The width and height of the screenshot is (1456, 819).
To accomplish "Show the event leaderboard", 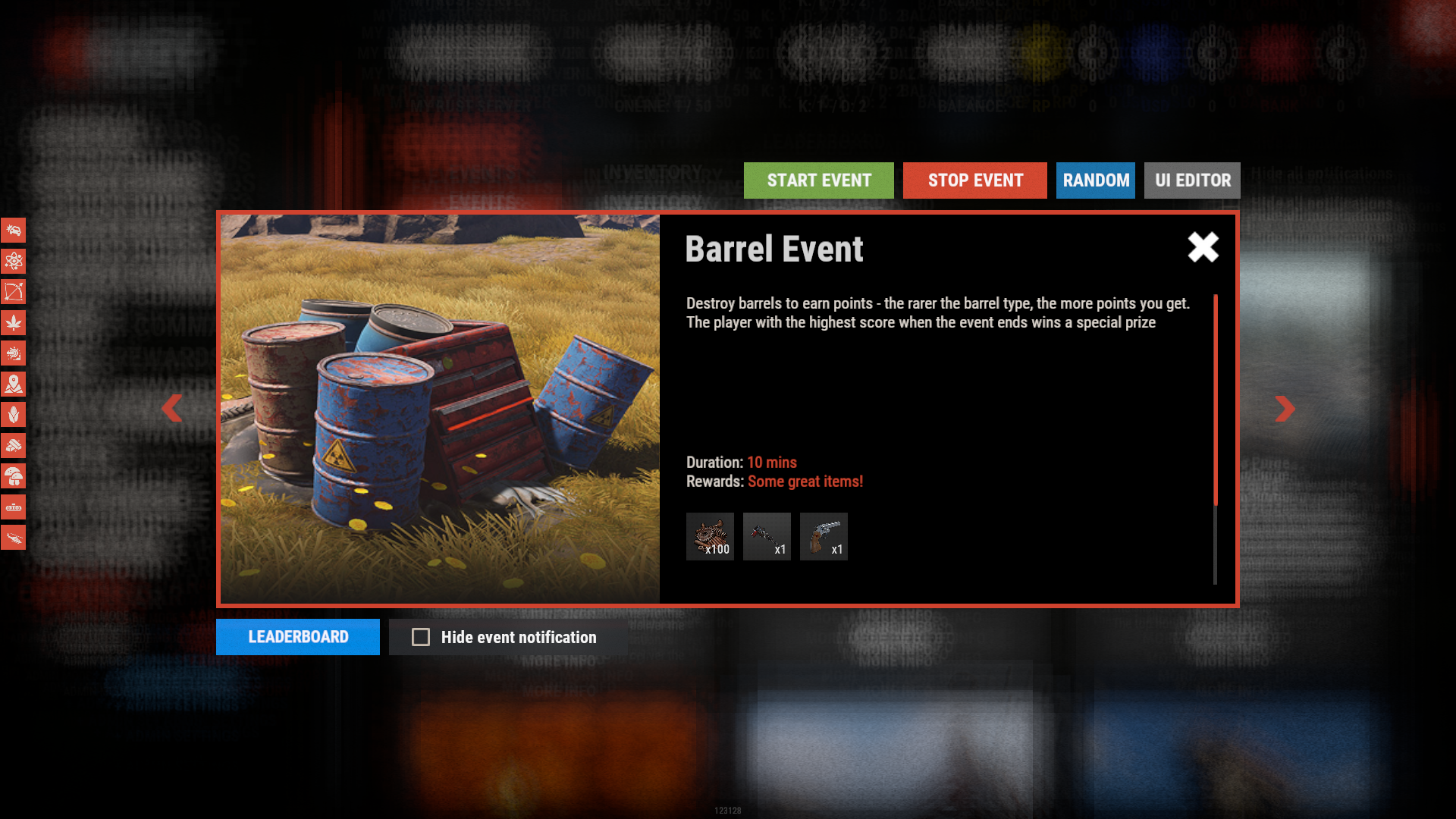I will coord(297,637).
